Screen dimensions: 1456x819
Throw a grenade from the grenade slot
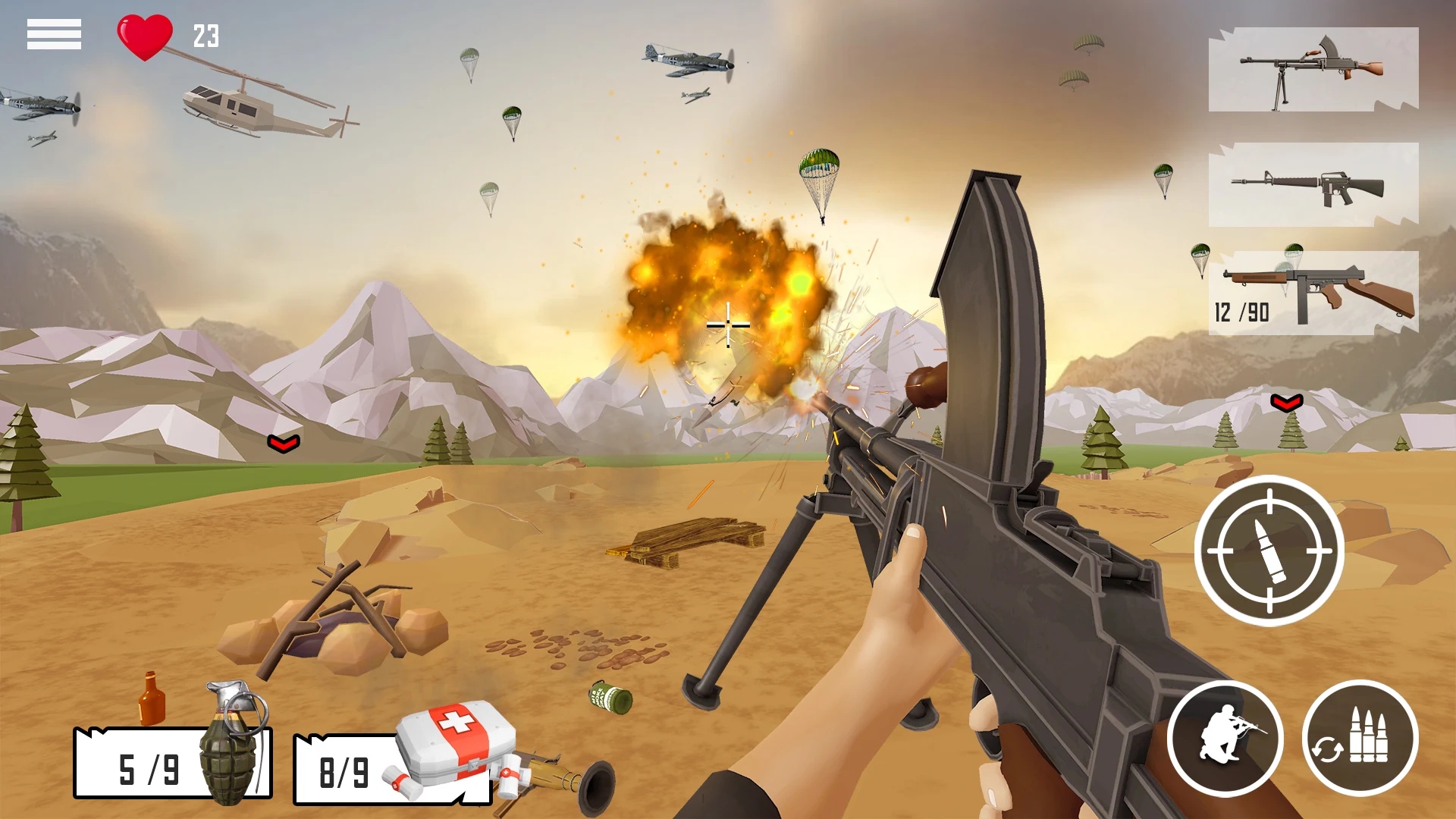click(x=173, y=762)
